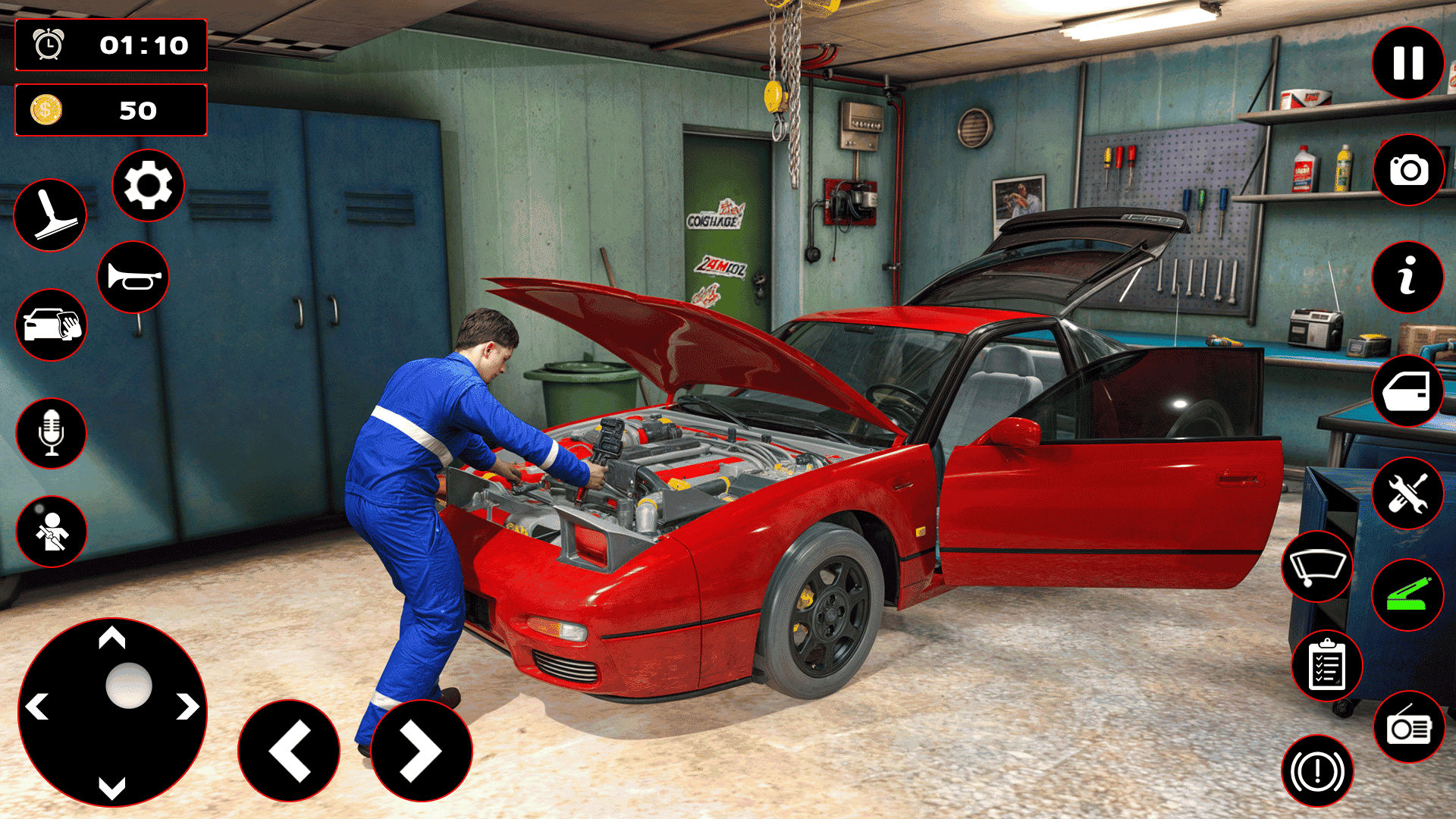Image resolution: width=1456 pixels, height=819 pixels.
Task: Open the car wash hand icon
Action: (50, 325)
